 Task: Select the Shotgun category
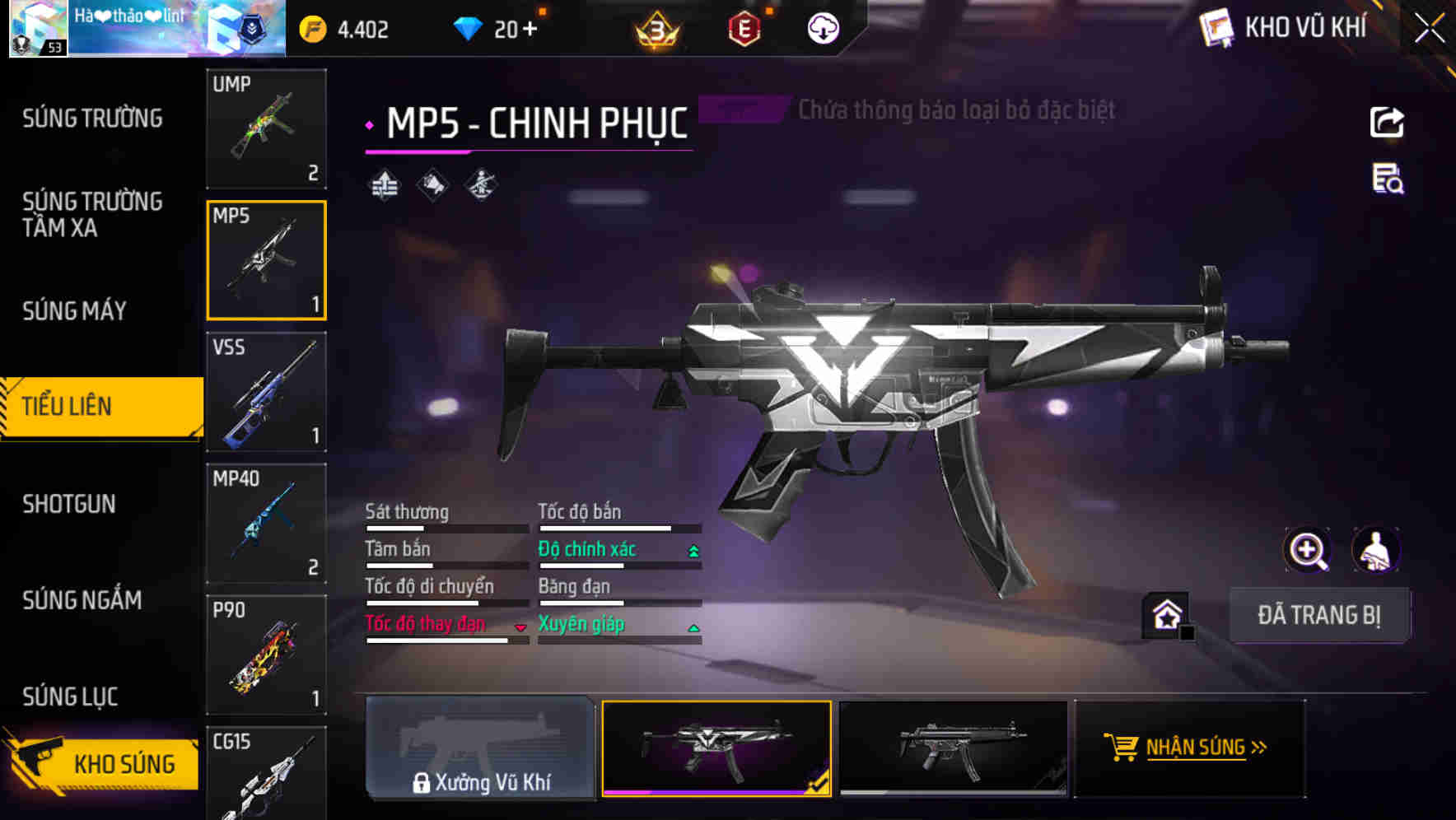pos(69,504)
